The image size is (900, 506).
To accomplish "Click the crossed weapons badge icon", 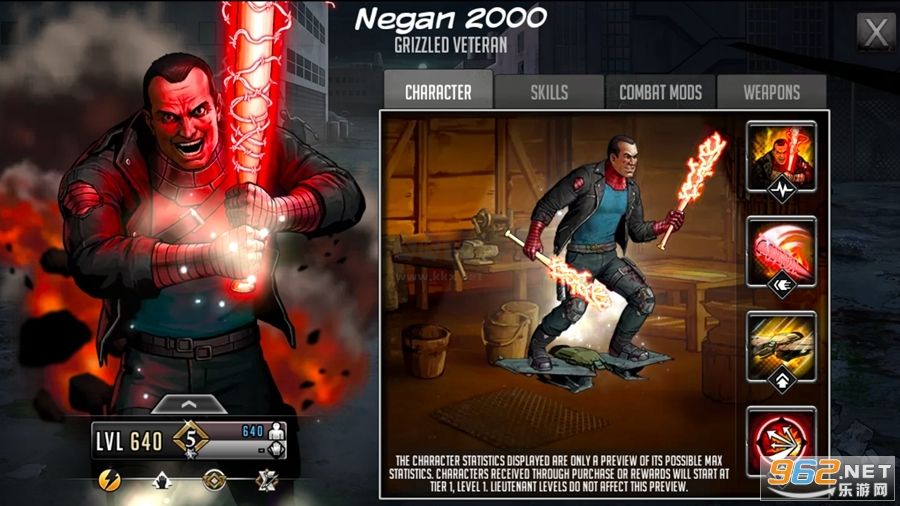I will [x=266, y=481].
